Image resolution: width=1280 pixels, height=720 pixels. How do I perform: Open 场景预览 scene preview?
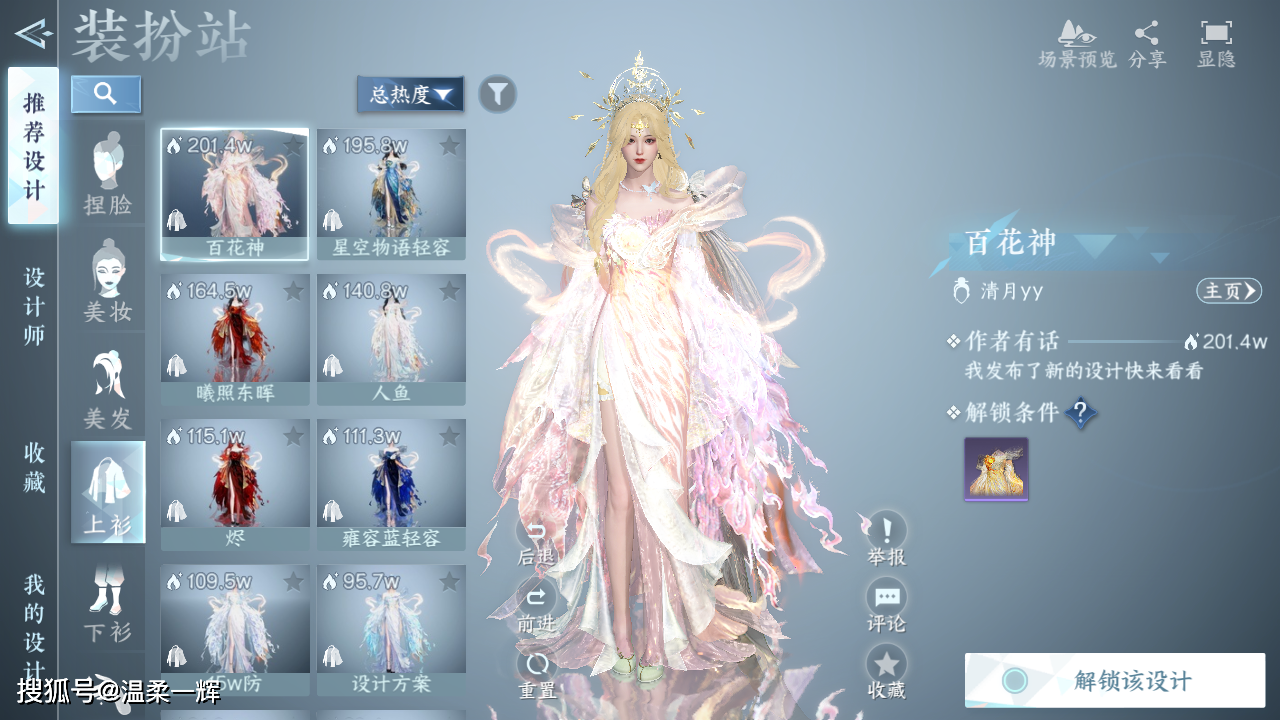pyautogui.click(x=1077, y=44)
